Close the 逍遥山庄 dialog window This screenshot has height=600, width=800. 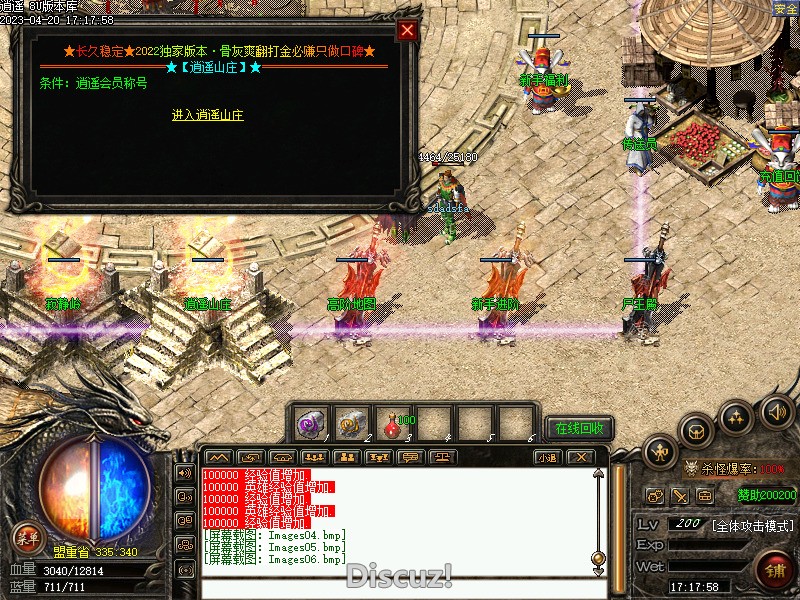coord(407,30)
